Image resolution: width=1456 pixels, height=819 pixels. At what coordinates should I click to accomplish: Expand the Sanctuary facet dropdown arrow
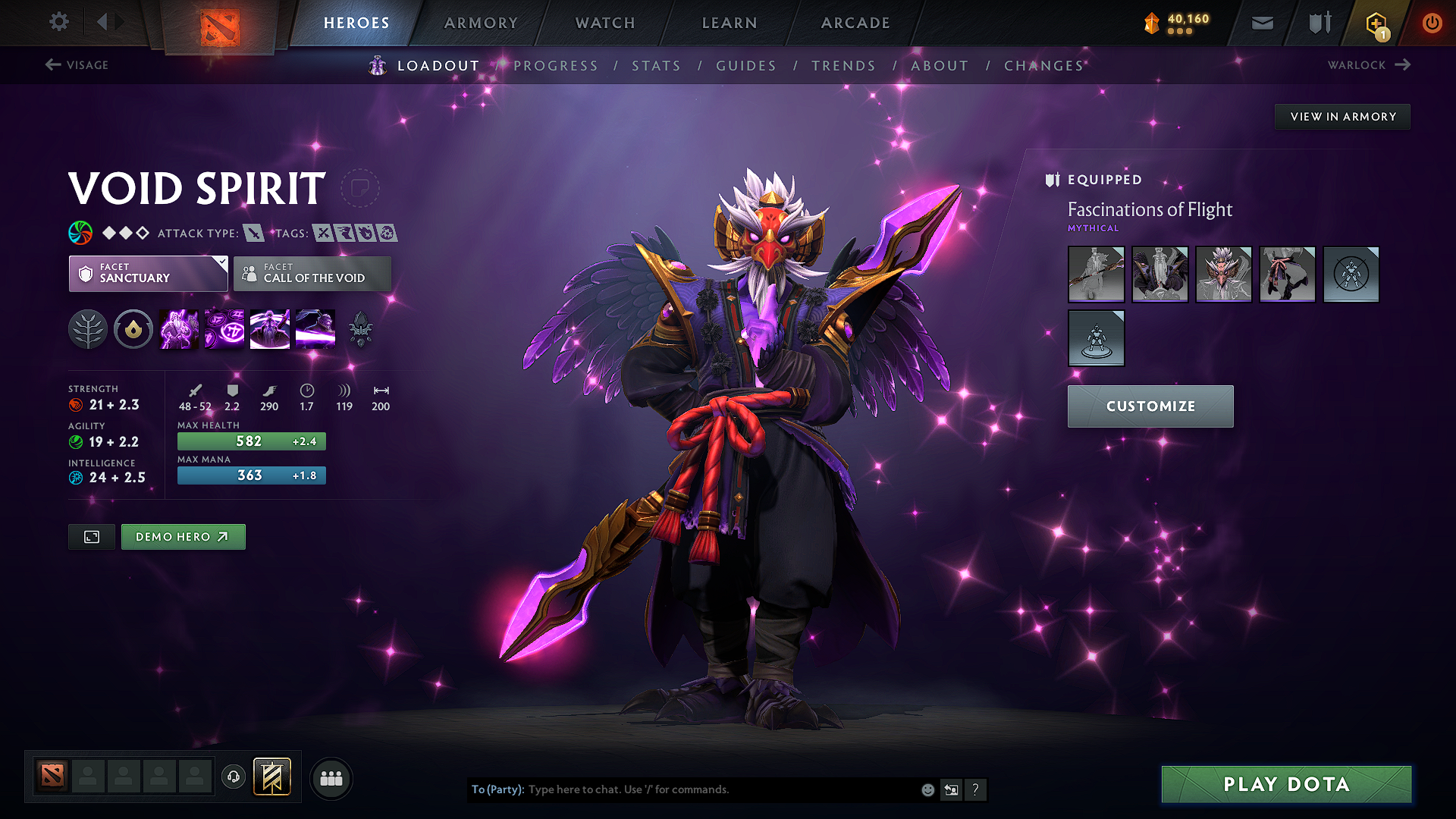point(221,262)
